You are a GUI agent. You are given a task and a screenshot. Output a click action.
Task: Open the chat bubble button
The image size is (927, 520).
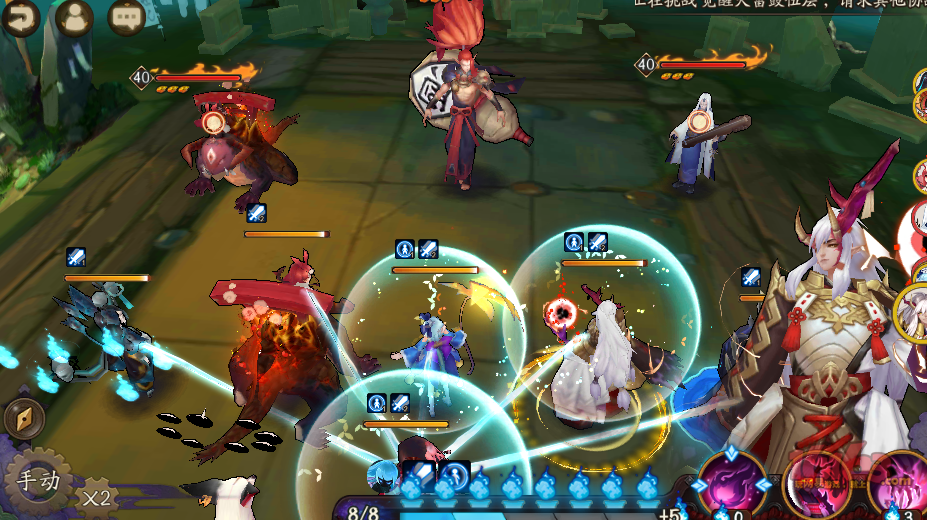tap(126, 17)
